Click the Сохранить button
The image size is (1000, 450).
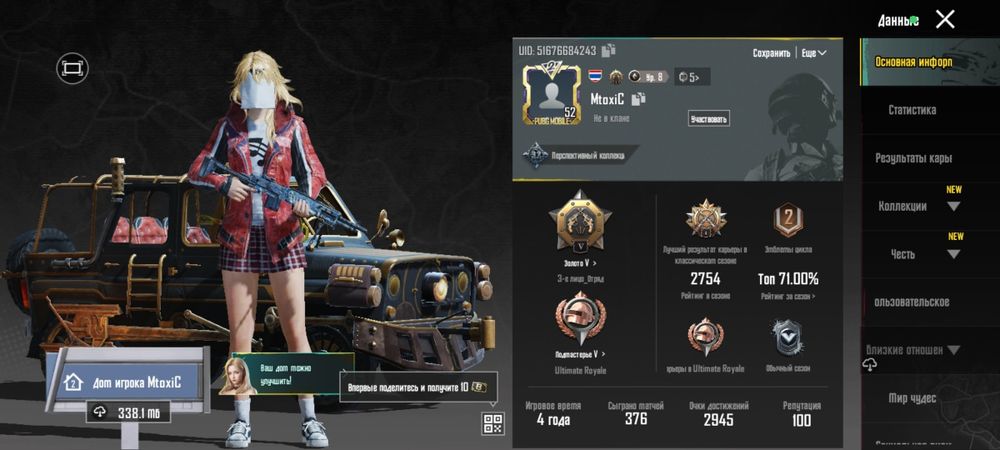click(771, 53)
